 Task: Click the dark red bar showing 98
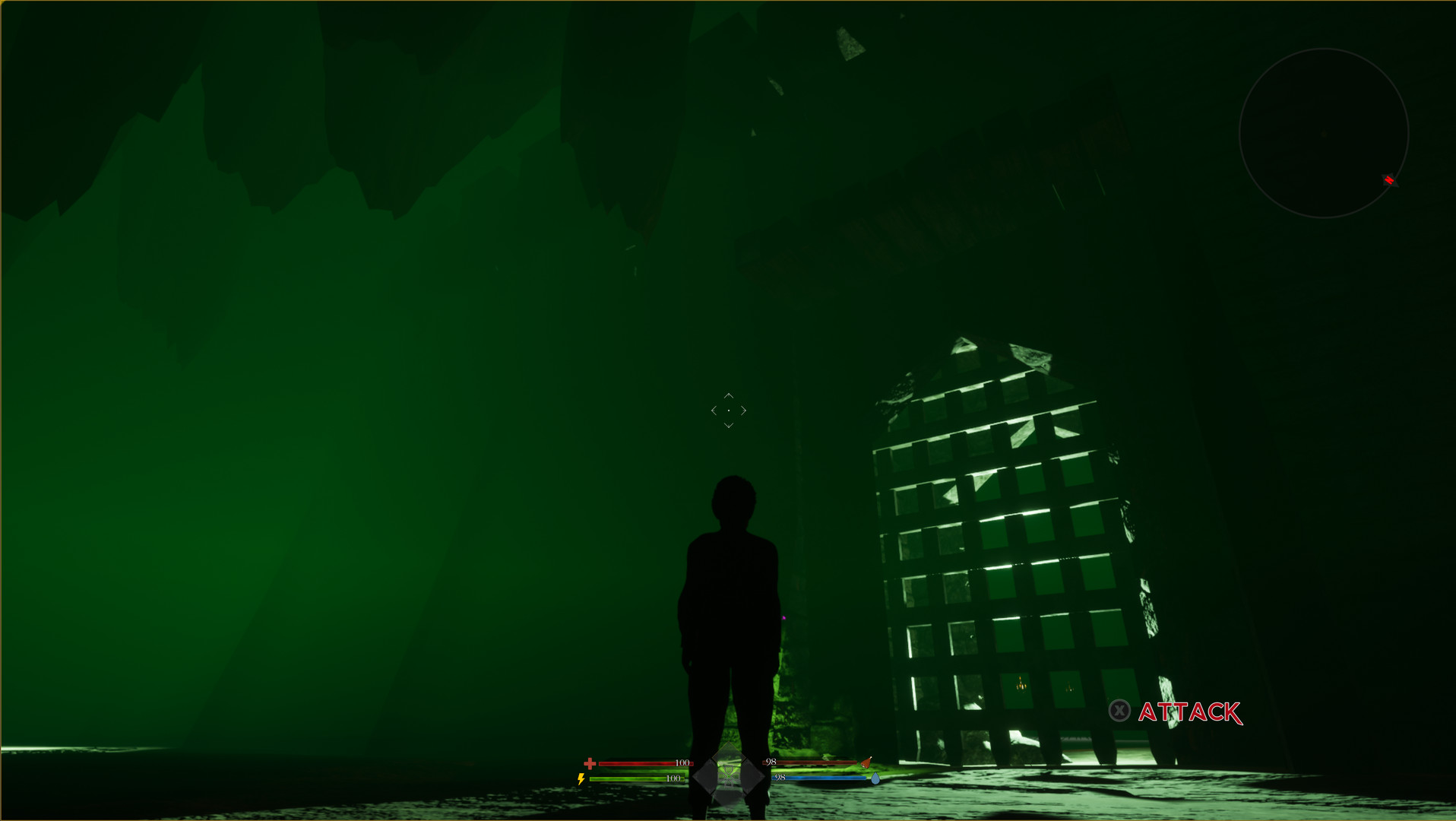tap(814, 763)
